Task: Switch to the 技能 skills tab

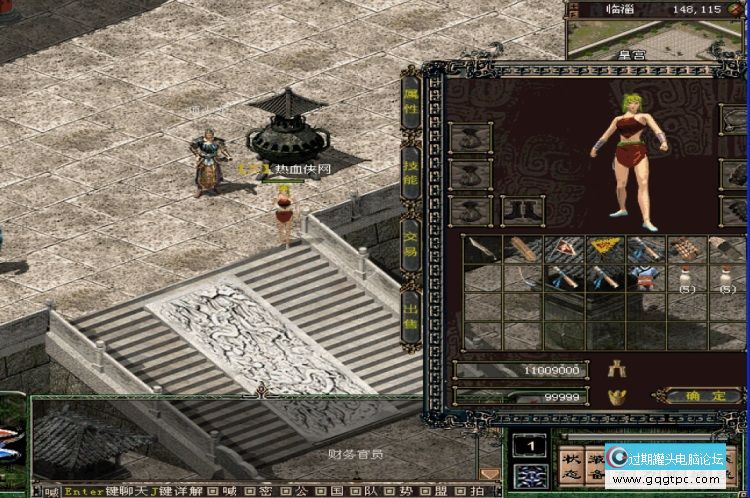Action: pyautogui.click(x=410, y=170)
